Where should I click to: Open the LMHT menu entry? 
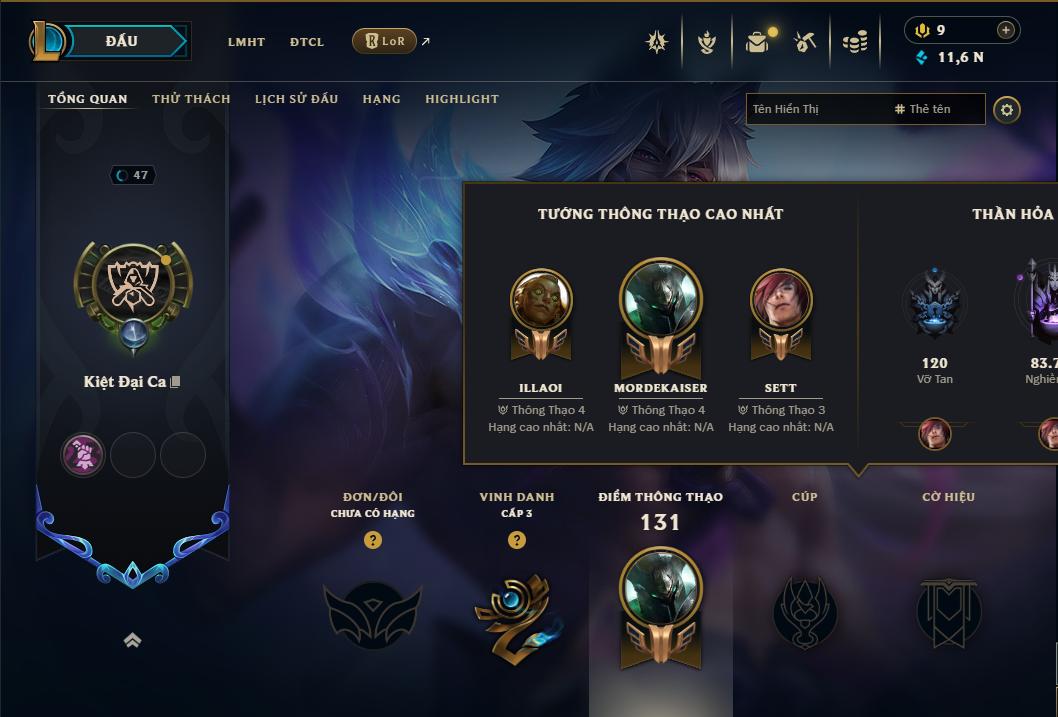click(x=246, y=42)
